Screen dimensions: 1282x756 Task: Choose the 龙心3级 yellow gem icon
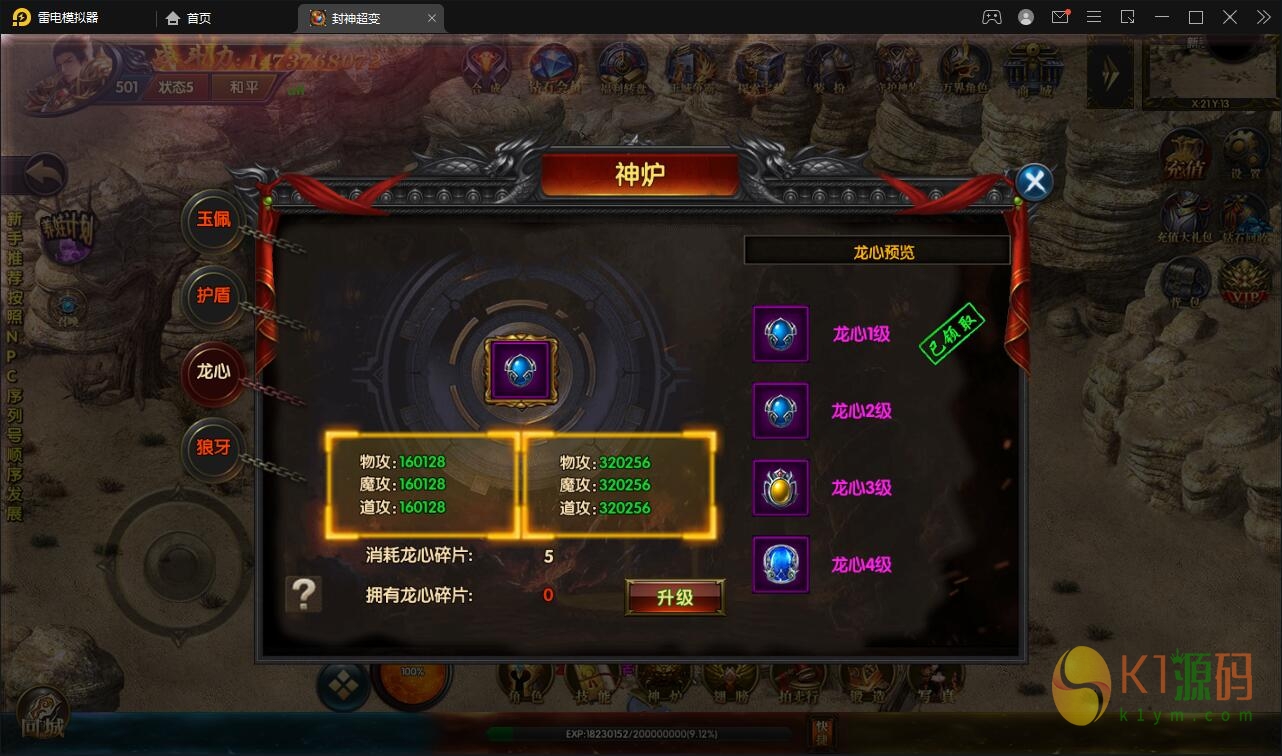click(780, 488)
